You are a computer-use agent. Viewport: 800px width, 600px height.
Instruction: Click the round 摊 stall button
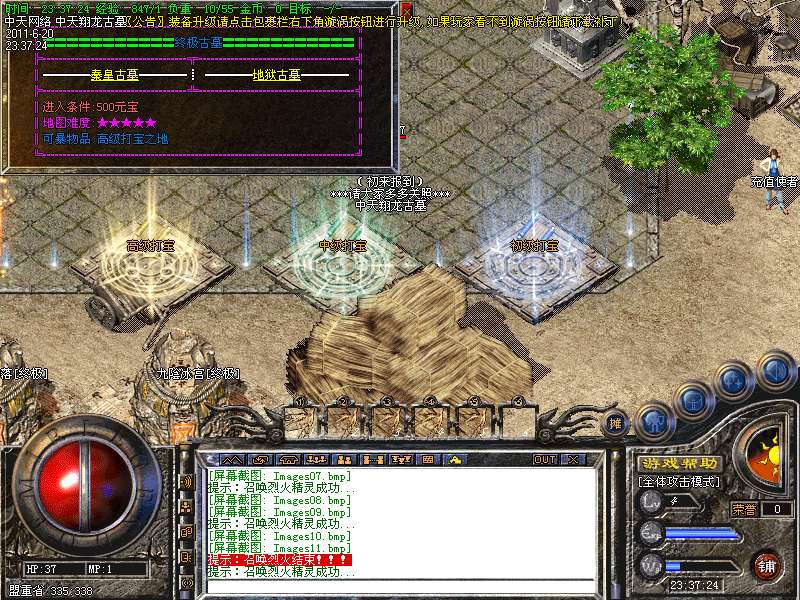coord(614,423)
